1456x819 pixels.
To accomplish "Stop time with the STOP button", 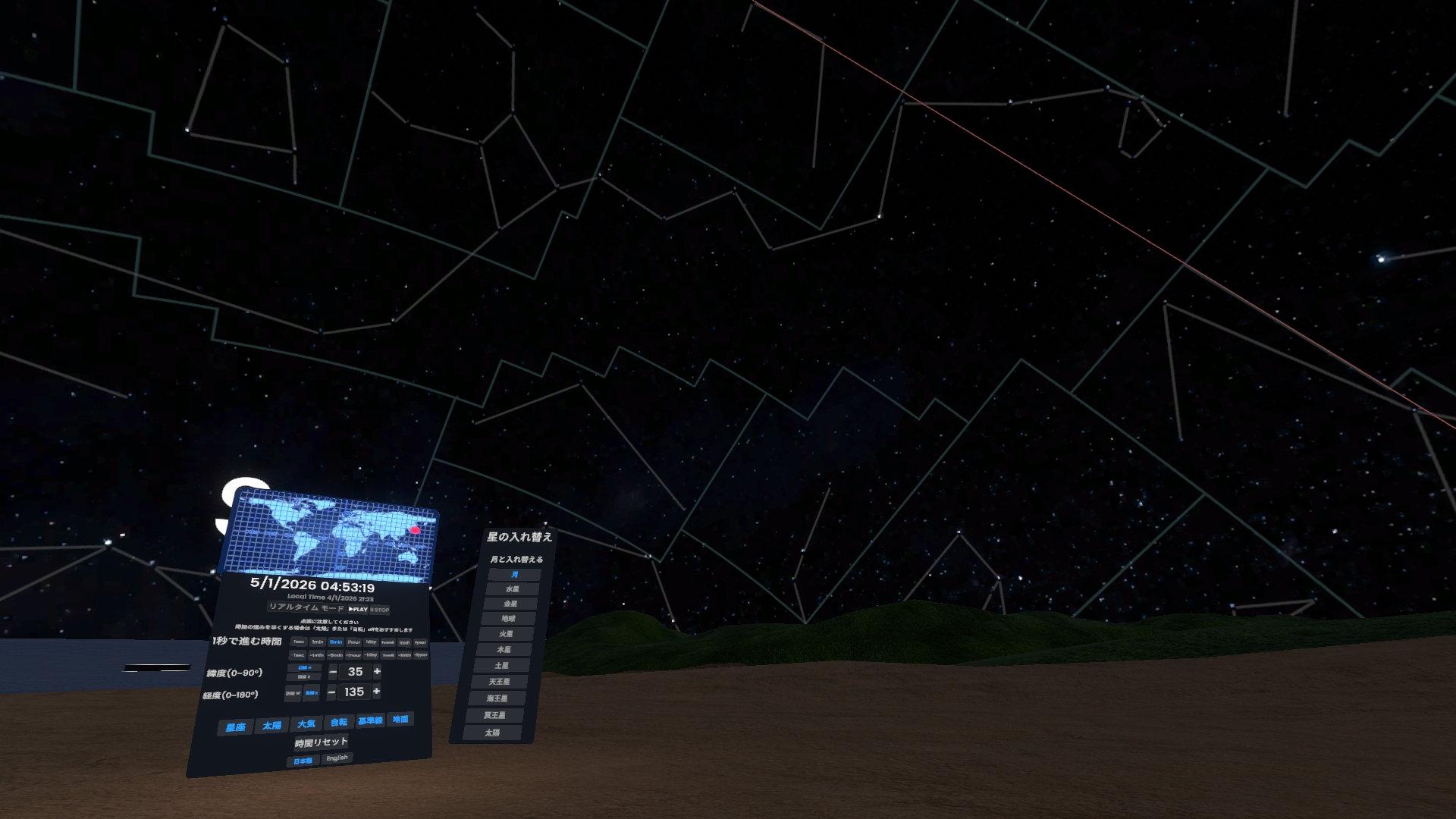I will coord(379,610).
